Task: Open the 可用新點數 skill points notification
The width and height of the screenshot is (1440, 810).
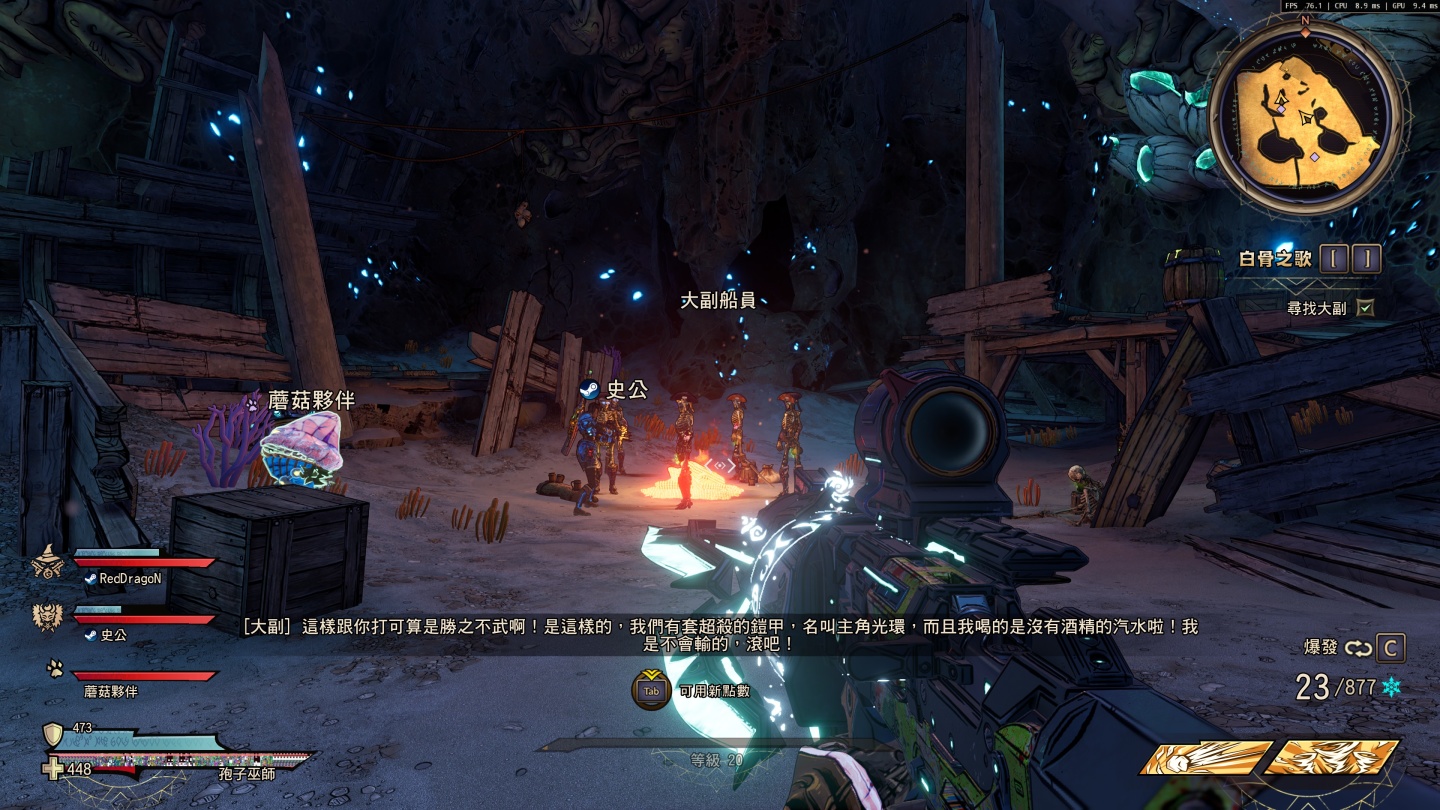Action: (x=651, y=690)
